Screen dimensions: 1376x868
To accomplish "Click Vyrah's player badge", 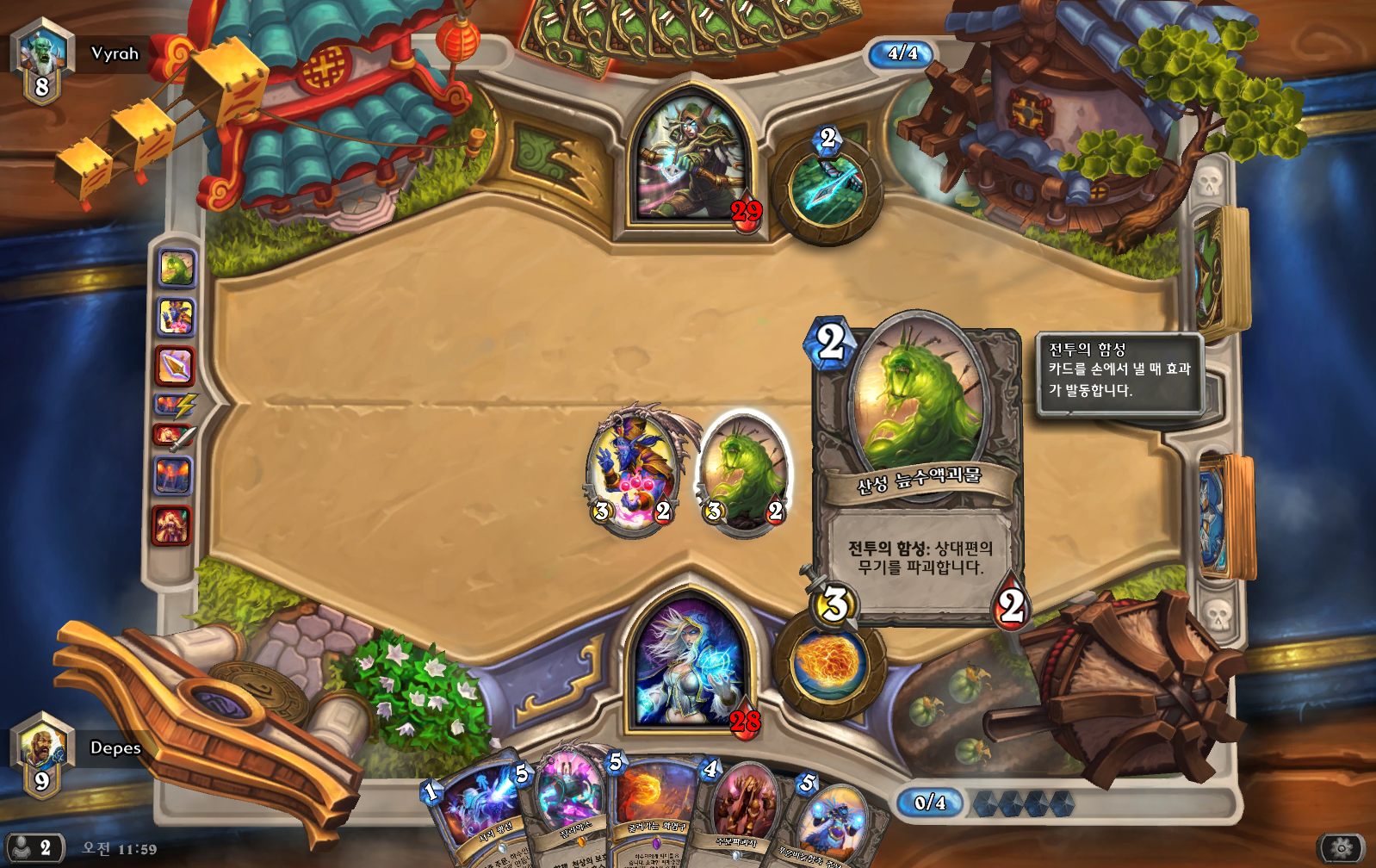I will (x=43, y=60).
